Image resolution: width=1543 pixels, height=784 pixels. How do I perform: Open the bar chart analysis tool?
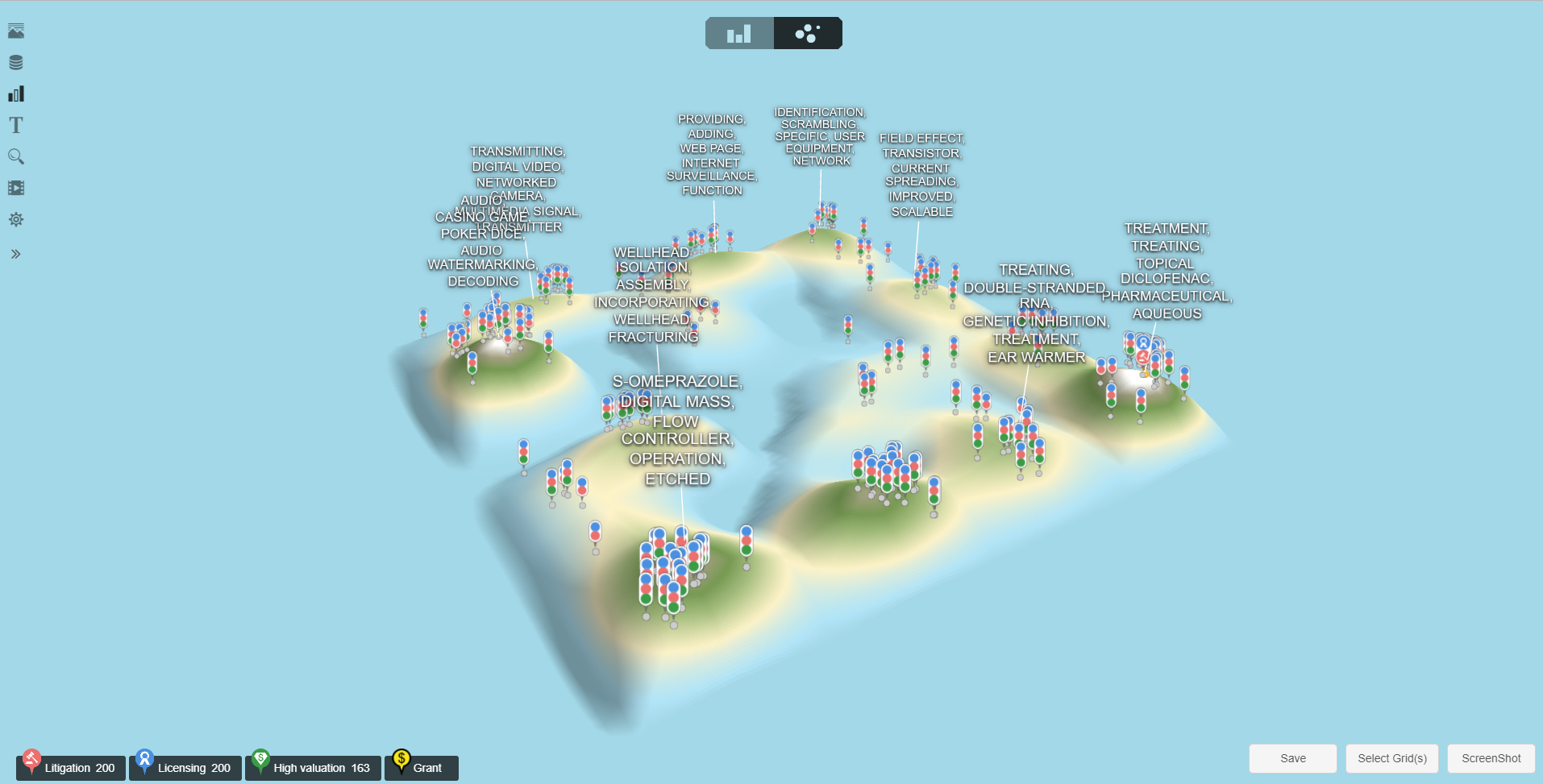16,93
